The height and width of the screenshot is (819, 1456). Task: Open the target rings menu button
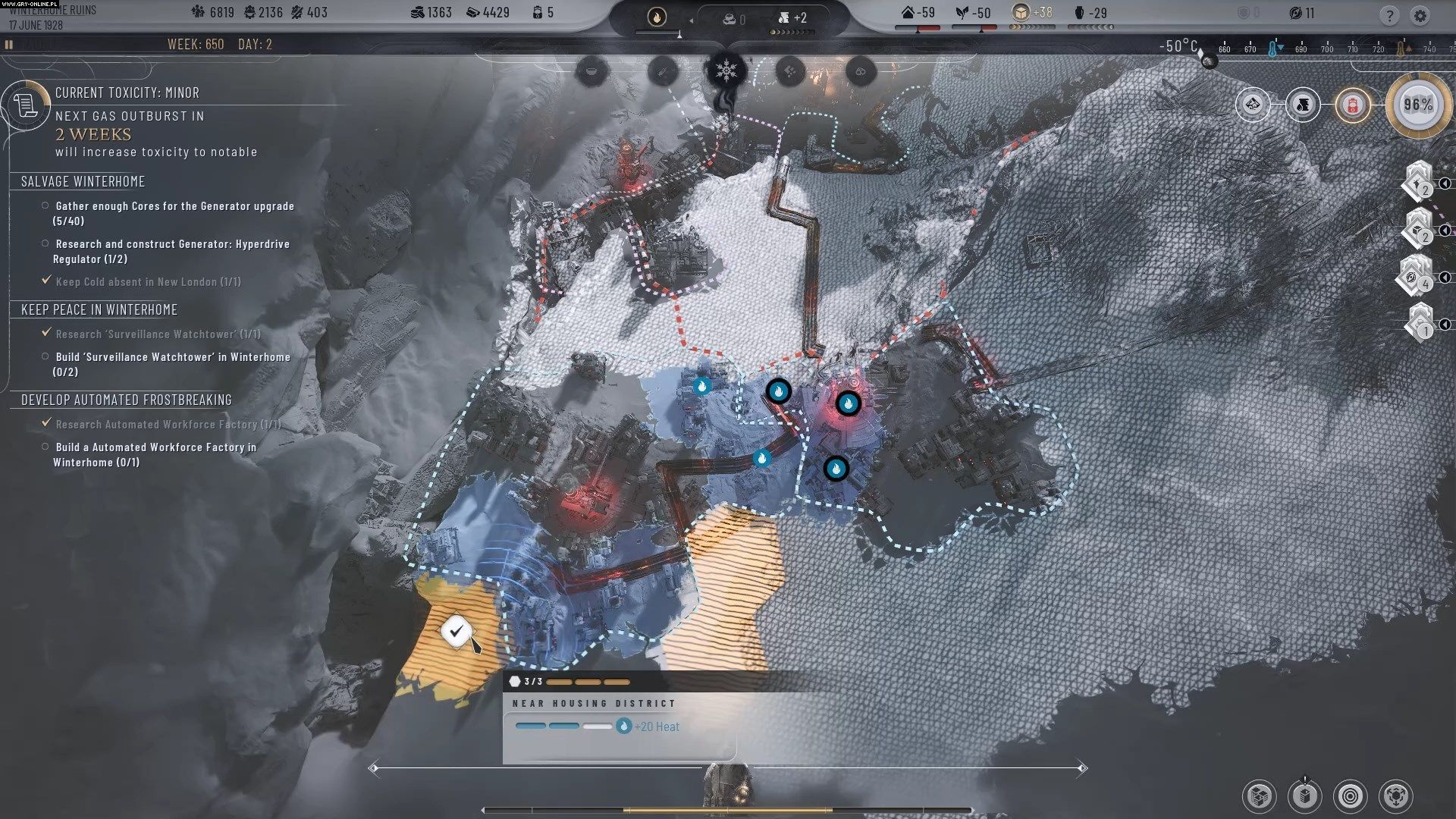coord(1350,796)
